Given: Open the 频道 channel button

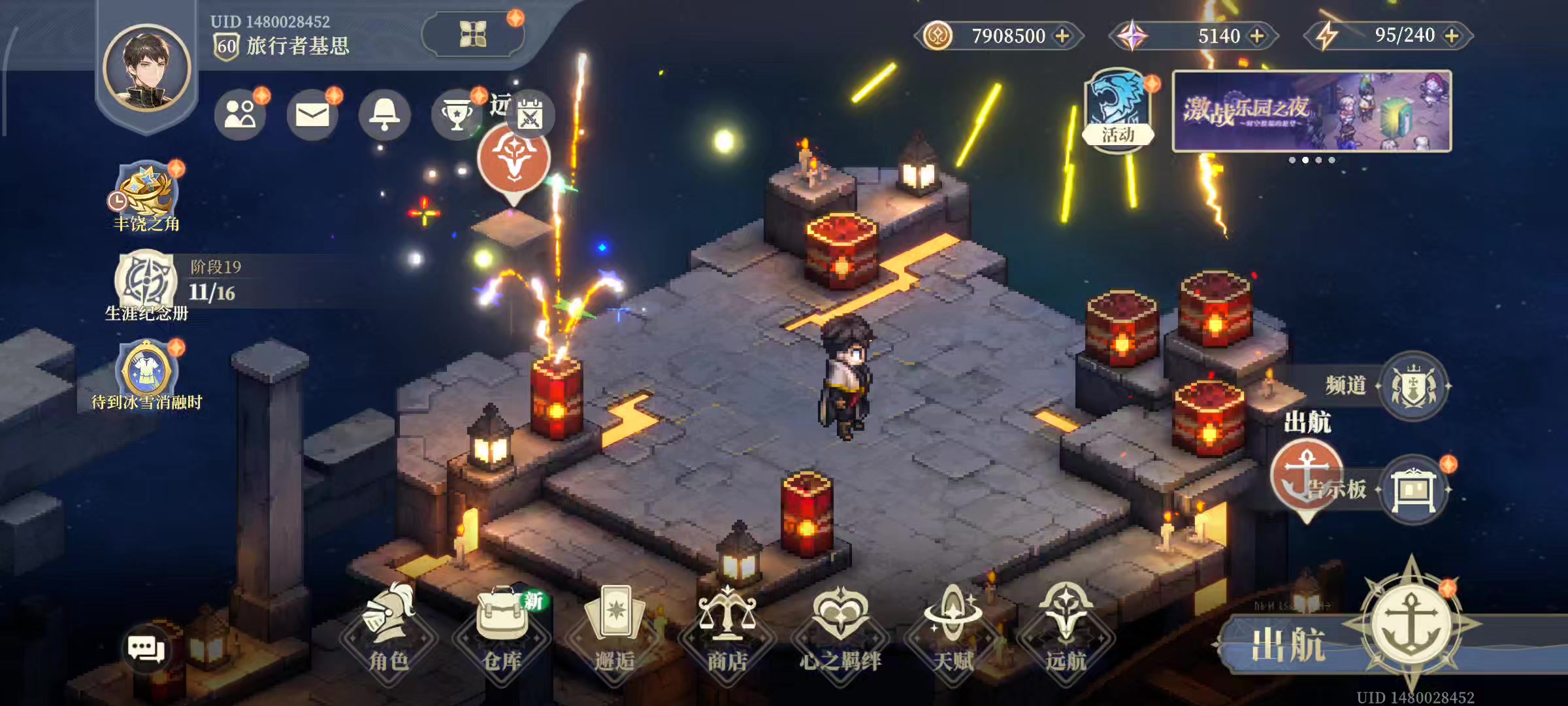Looking at the screenshot, I should [x=1414, y=386].
